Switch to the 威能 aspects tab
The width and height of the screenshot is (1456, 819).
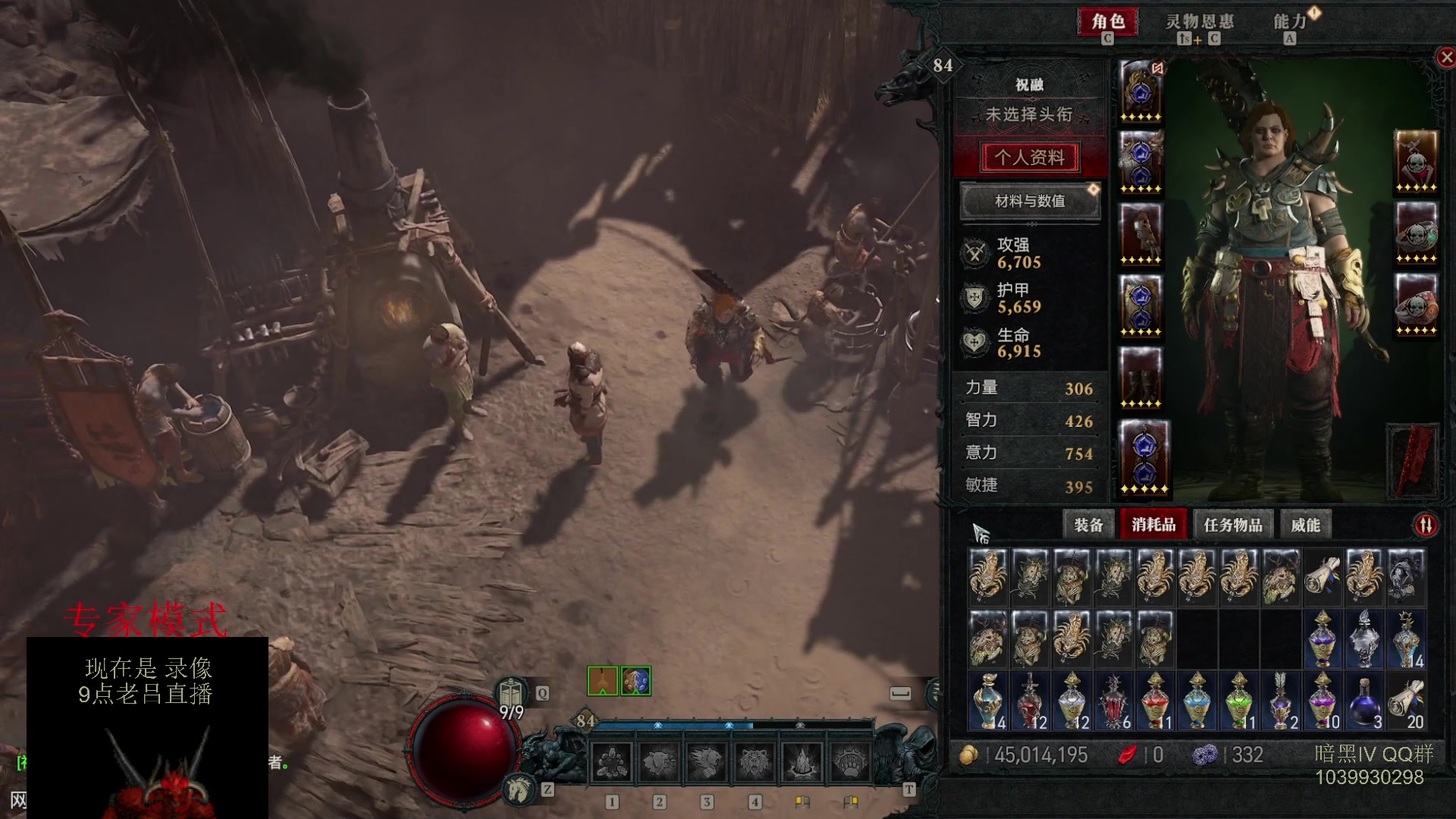click(x=1305, y=525)
